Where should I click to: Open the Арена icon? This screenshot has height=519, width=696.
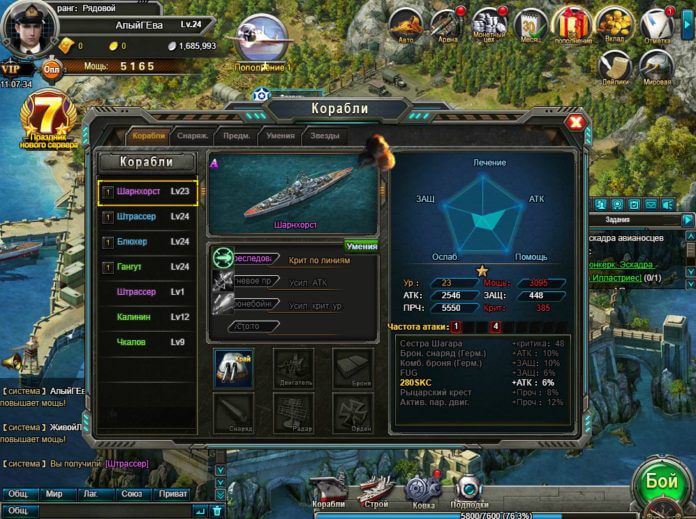point(447,22)
